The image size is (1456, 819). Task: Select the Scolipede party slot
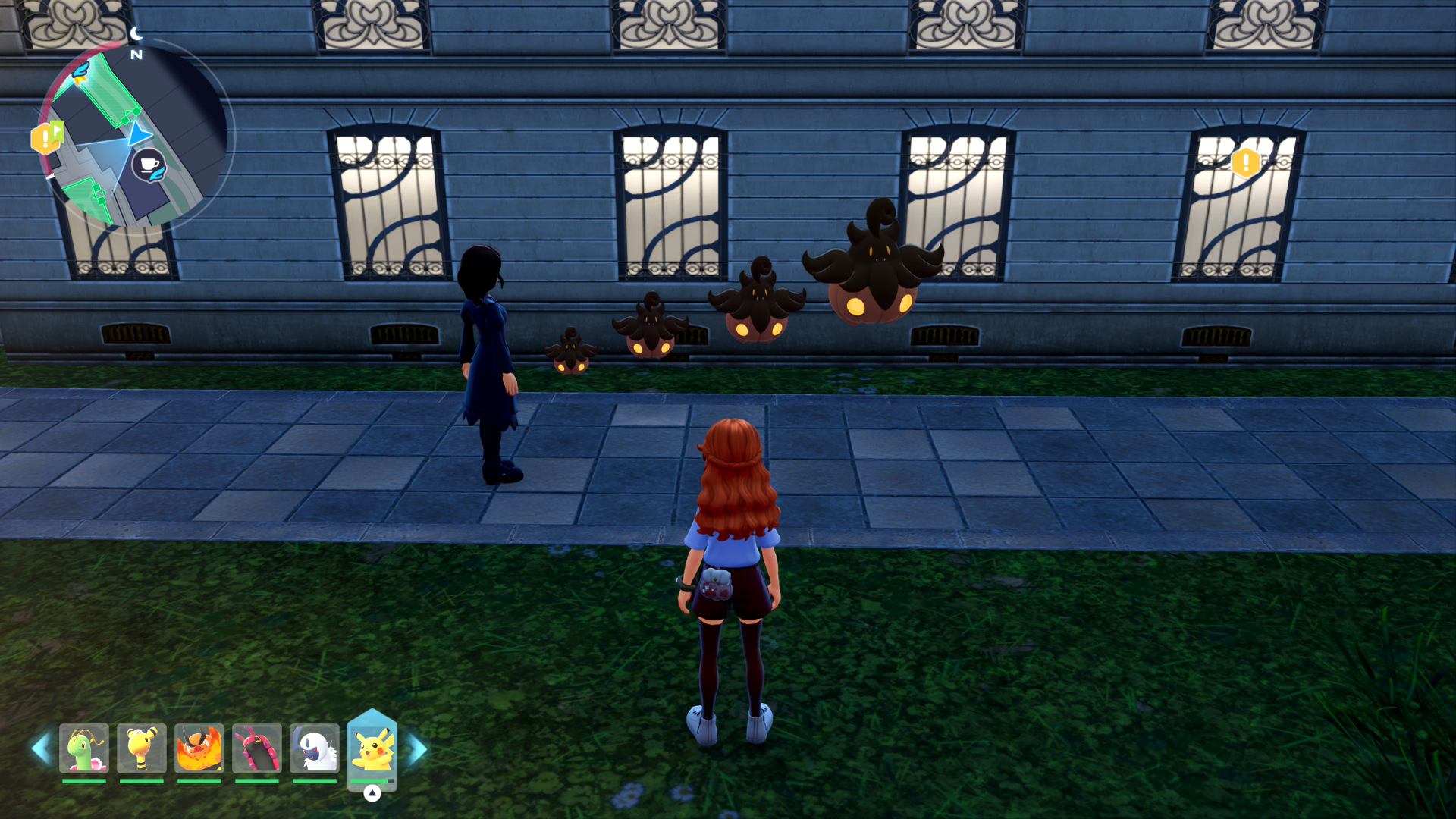point(257,748)
